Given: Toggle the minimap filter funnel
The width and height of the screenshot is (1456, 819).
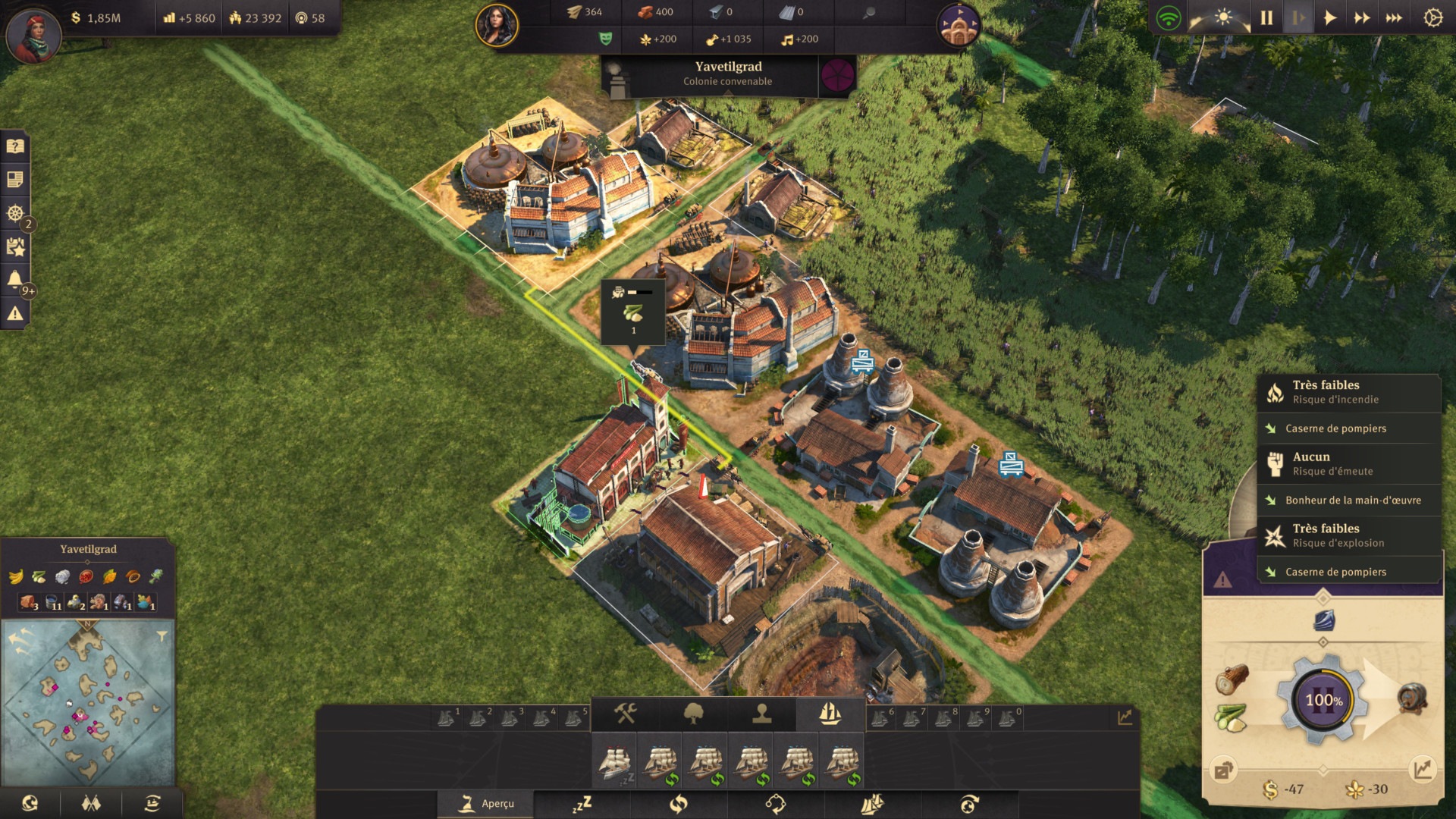Looking at the screenshot, I should (162, 636).
